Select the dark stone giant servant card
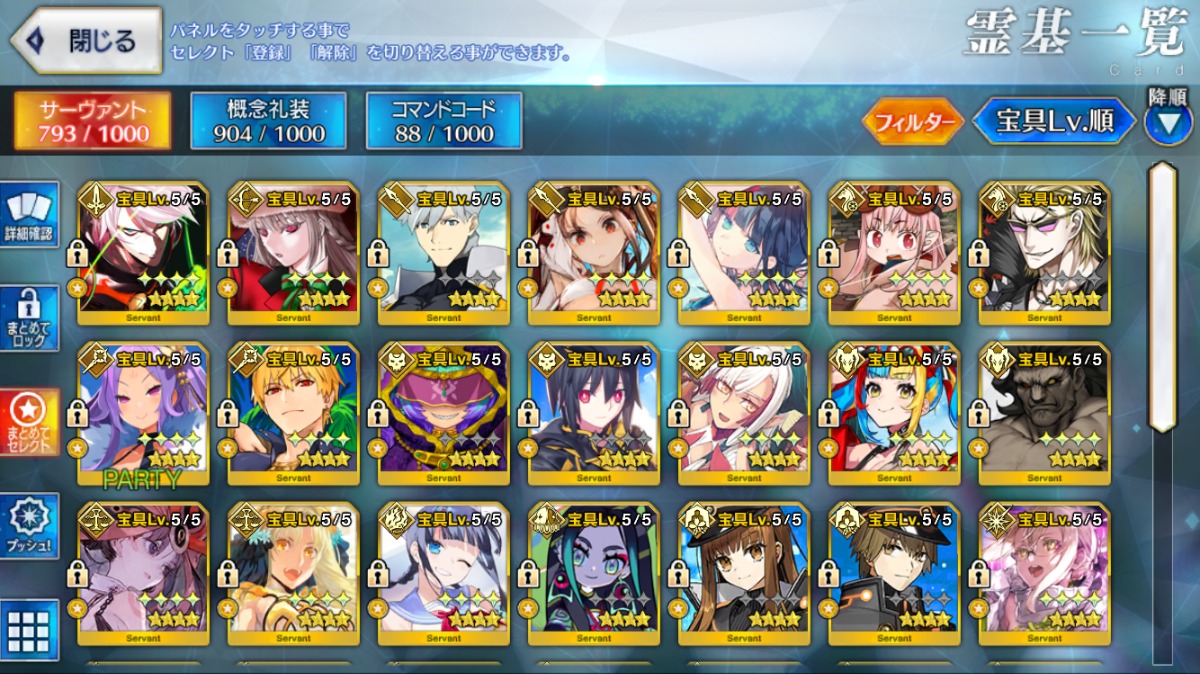This screenshot has height=674, width=1200. [x=1044, y=408]
